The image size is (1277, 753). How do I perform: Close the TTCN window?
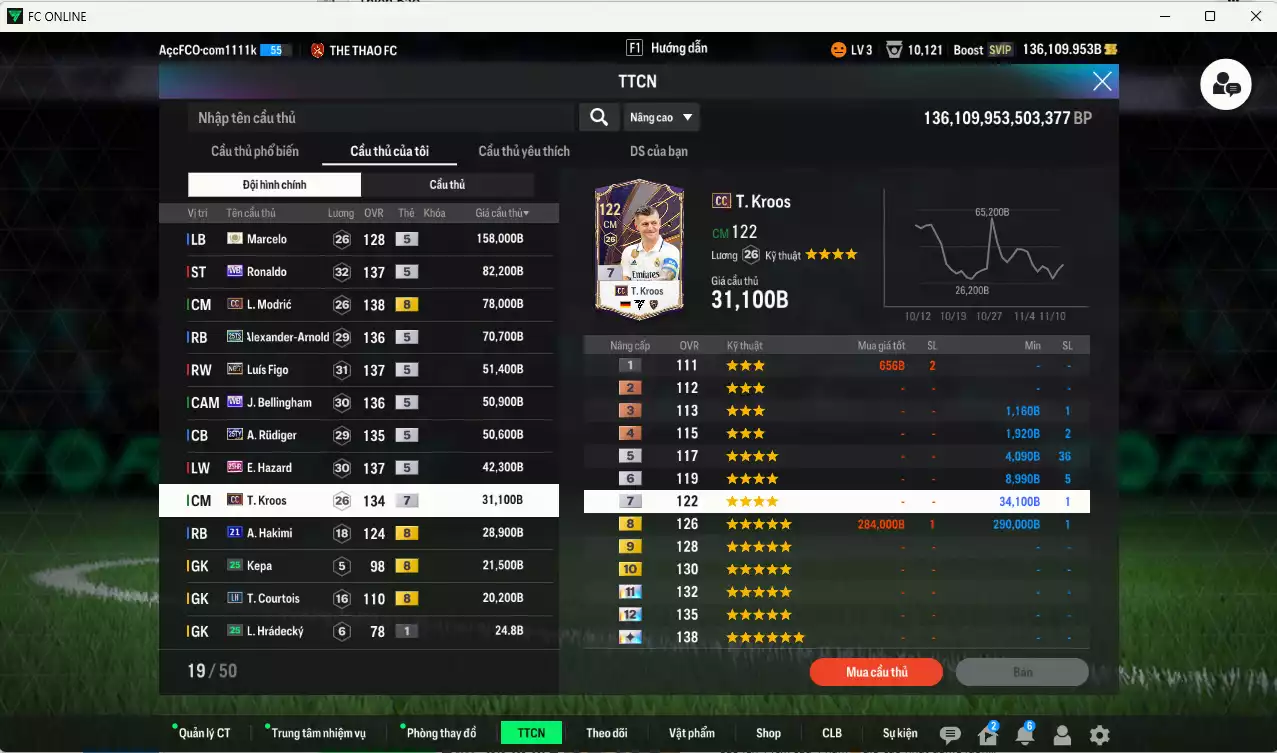coord(1102,82)
